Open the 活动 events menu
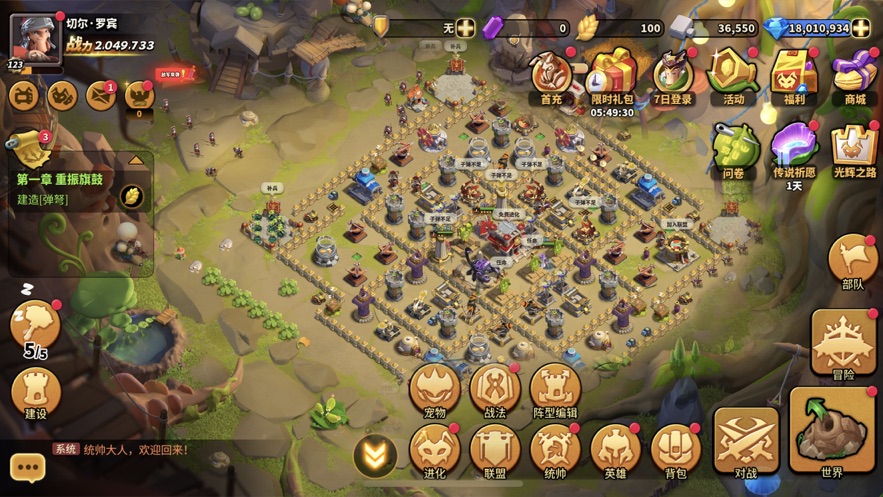The image size is (883, 497). (734, 75)
